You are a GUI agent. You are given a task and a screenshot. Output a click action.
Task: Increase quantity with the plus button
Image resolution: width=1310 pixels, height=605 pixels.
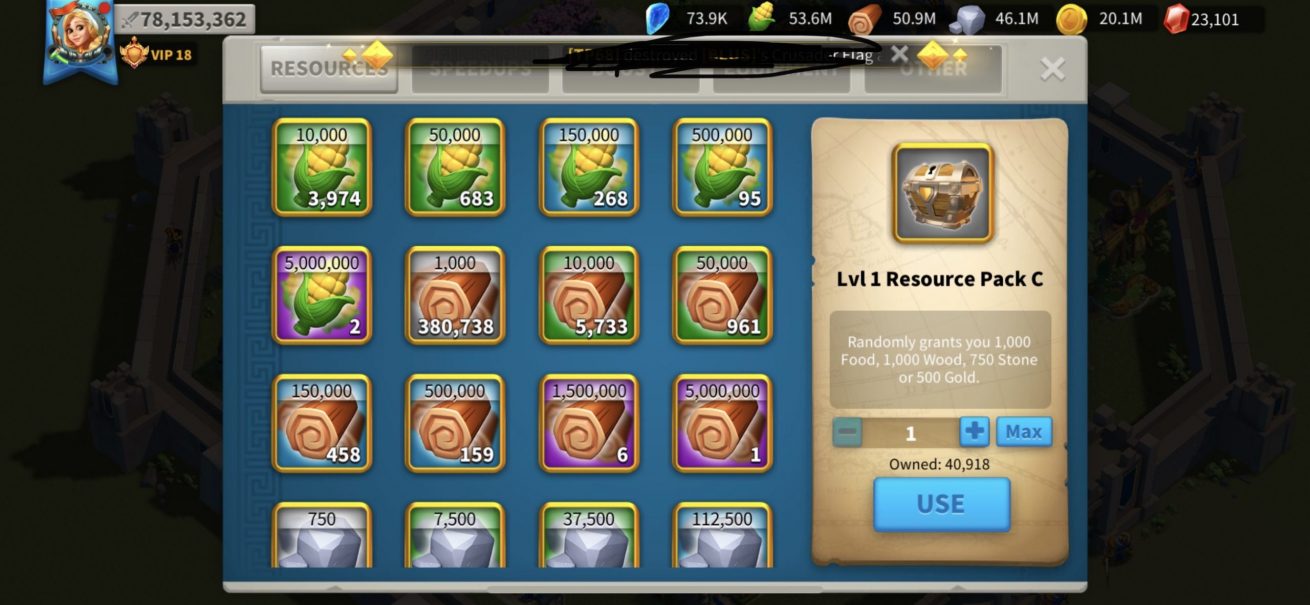click(x=974, y=432)
